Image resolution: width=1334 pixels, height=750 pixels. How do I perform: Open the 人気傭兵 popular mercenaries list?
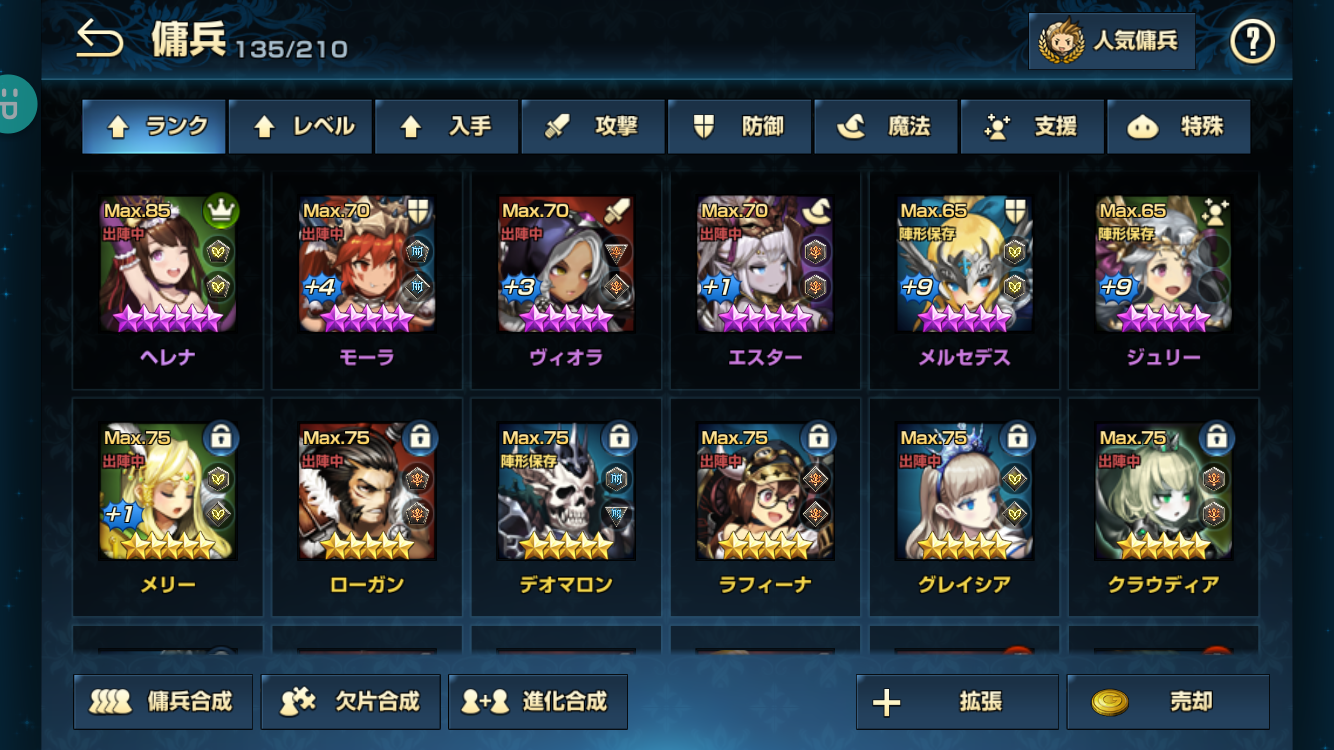pos(1112,41)
